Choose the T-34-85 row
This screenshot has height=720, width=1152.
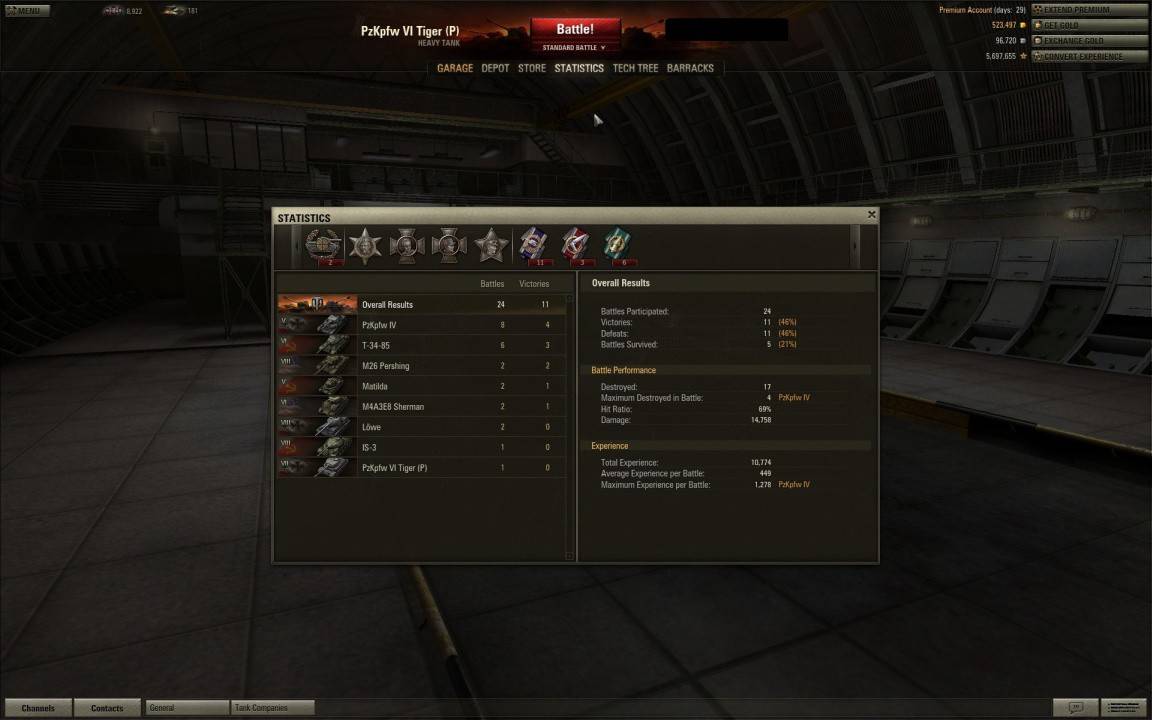tap(420, 345)
